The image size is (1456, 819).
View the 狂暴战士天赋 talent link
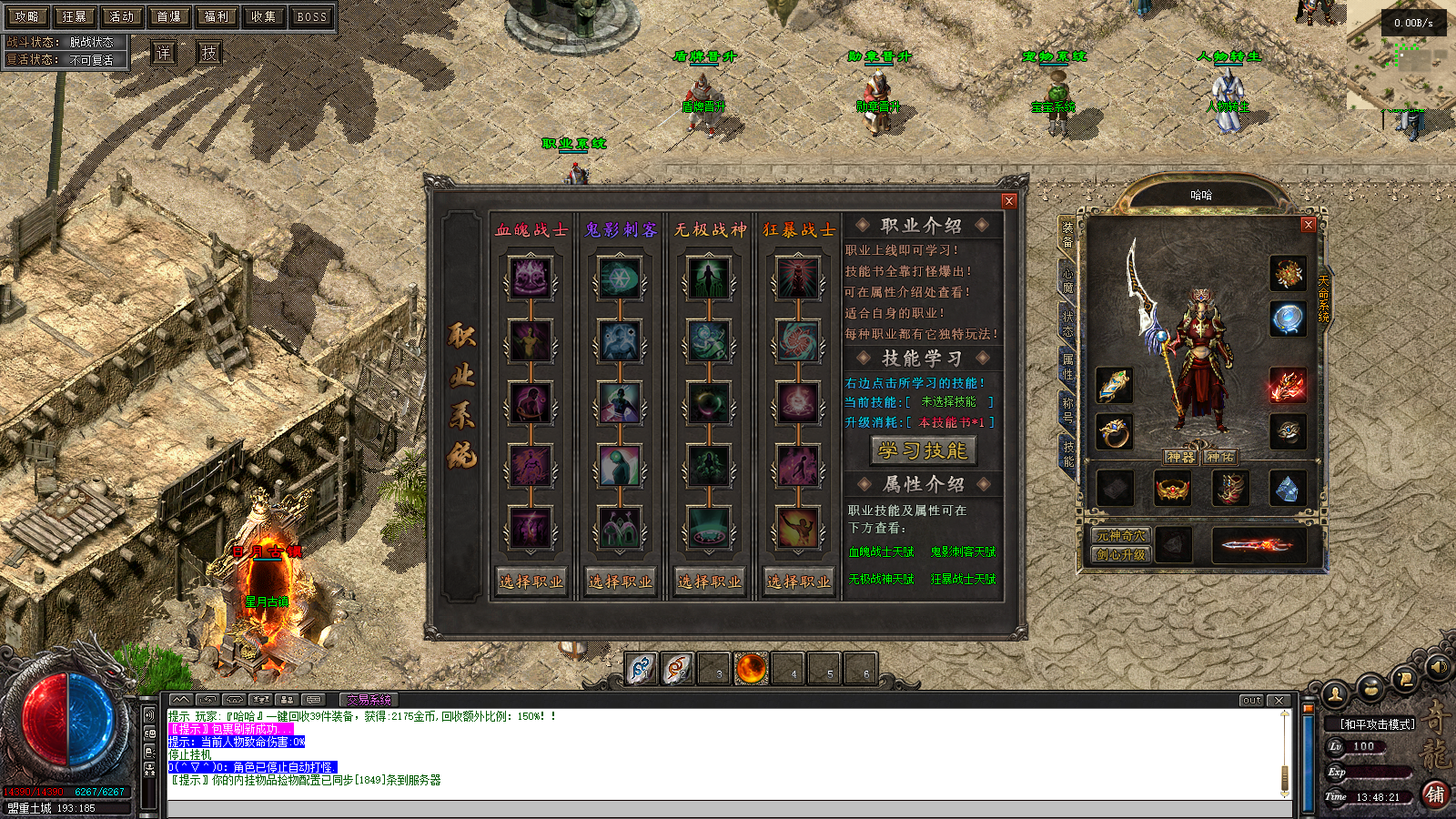coord(963,579)
